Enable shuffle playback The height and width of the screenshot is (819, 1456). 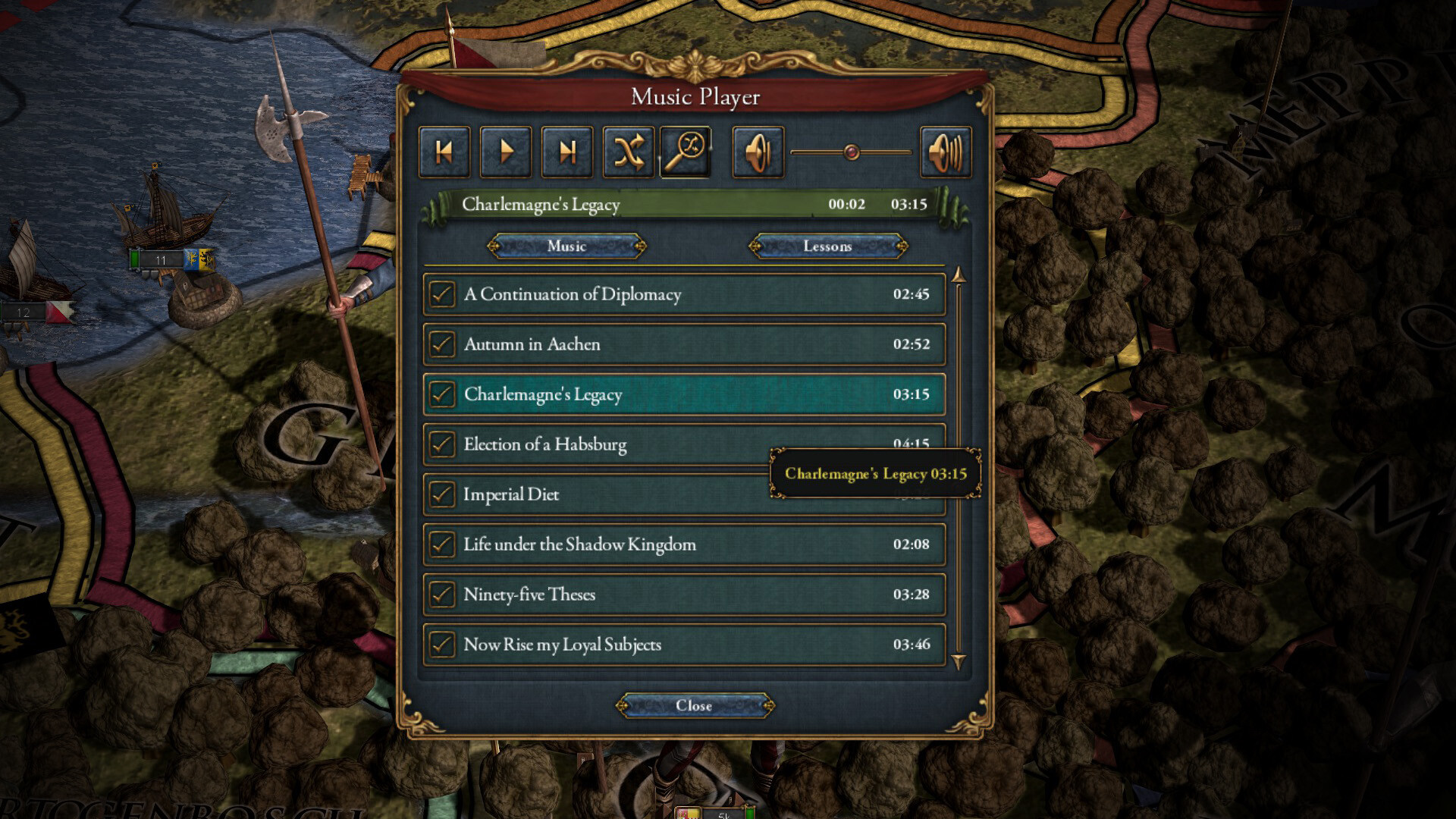pyautogui.click(x=628, y=151)
